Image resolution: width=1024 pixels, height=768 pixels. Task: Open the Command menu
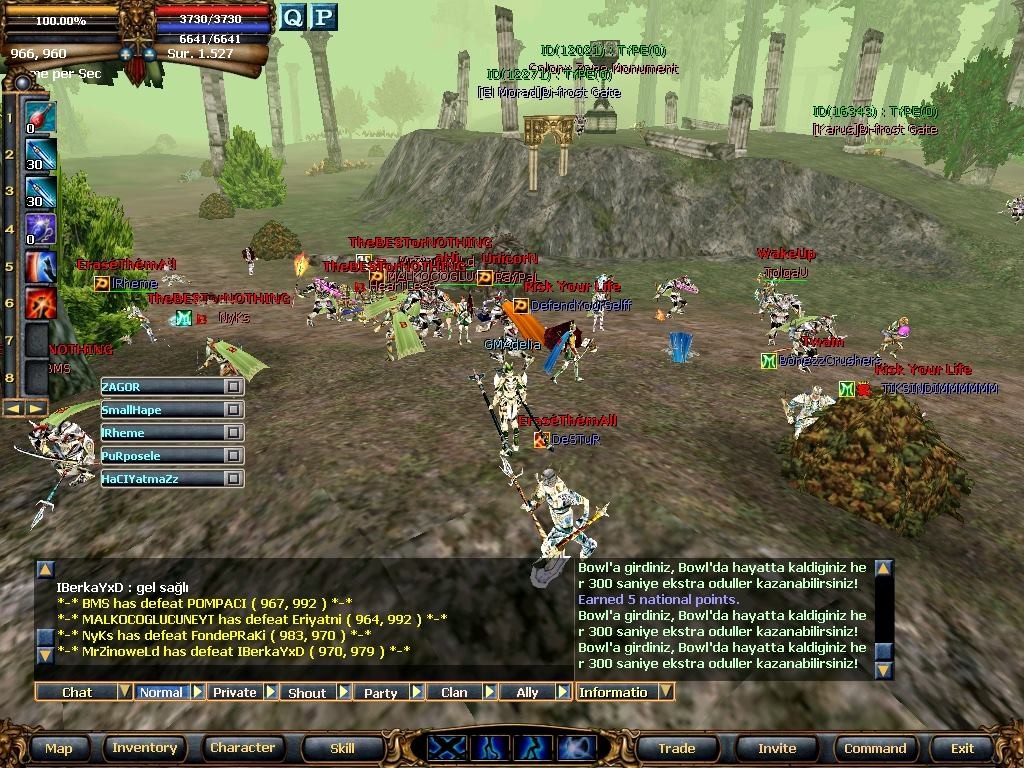[875, 748]
